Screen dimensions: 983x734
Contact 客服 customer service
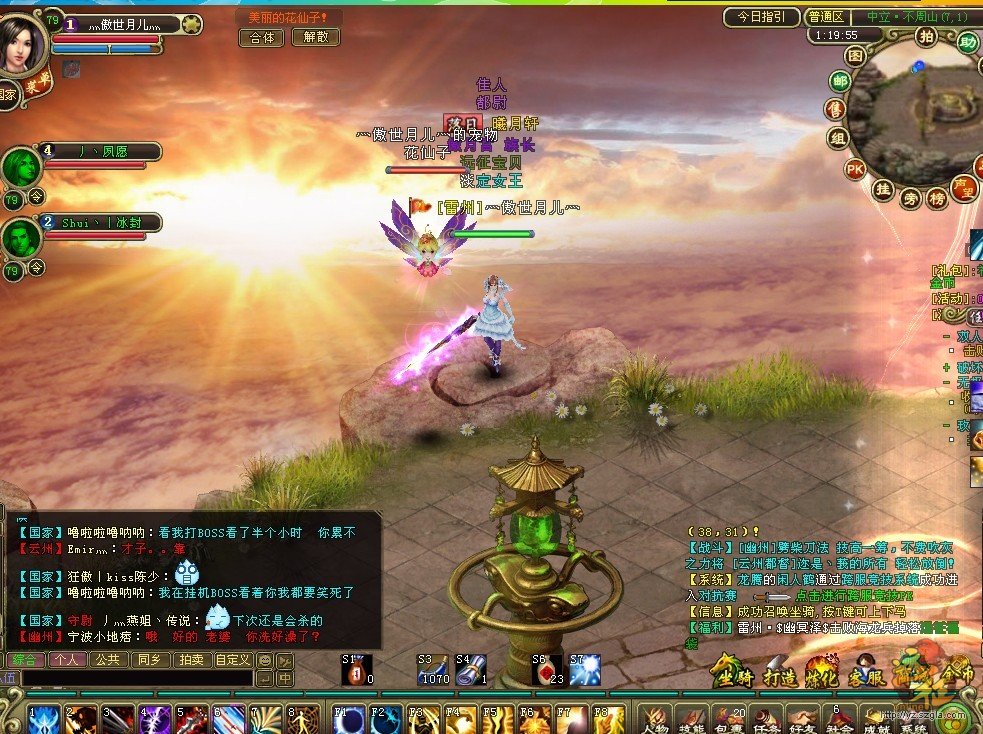(x=864, y=674)
